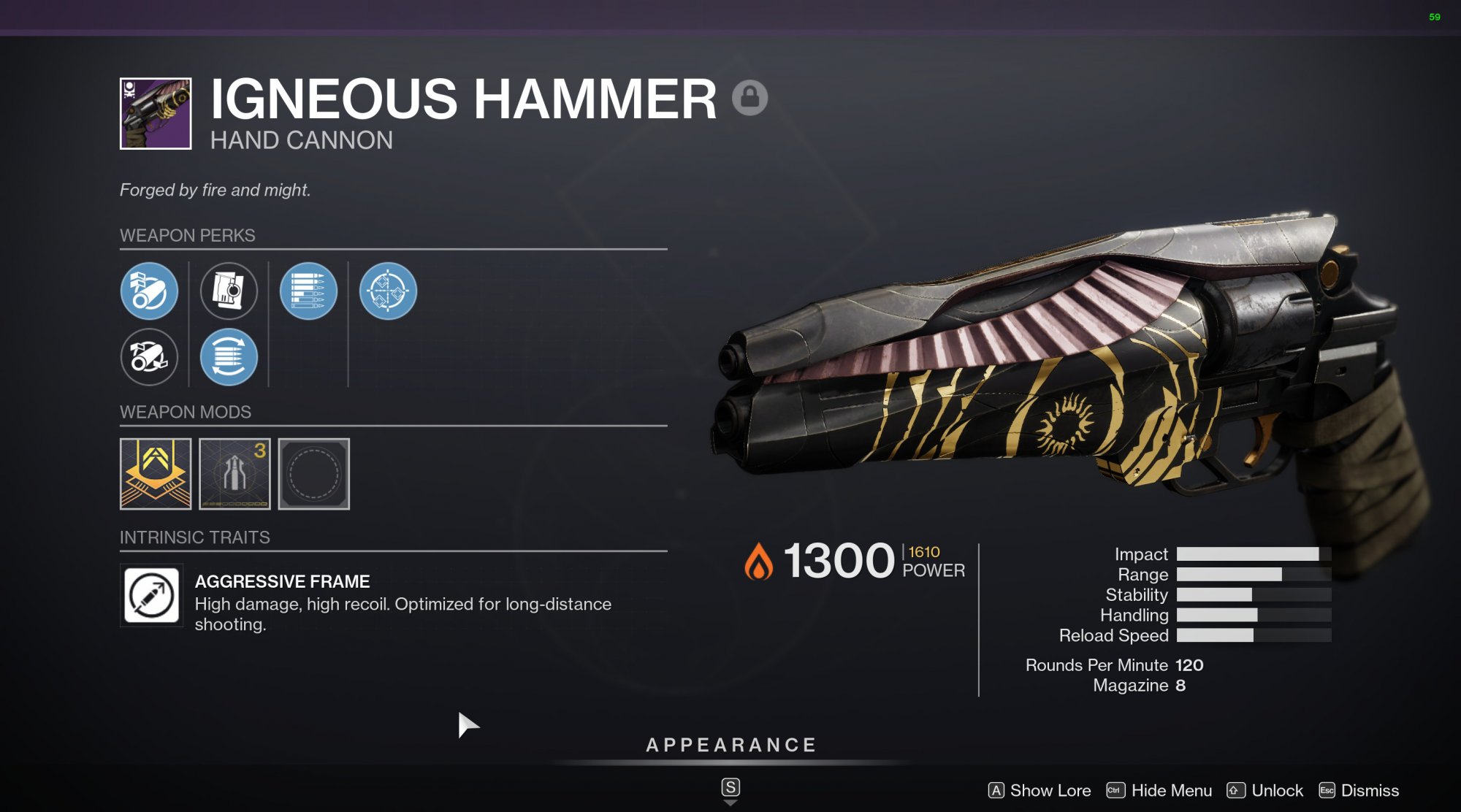Choose the unselected dark barrel perk
The height and width of the screenshot is (812, 1461).
point(149,357)
